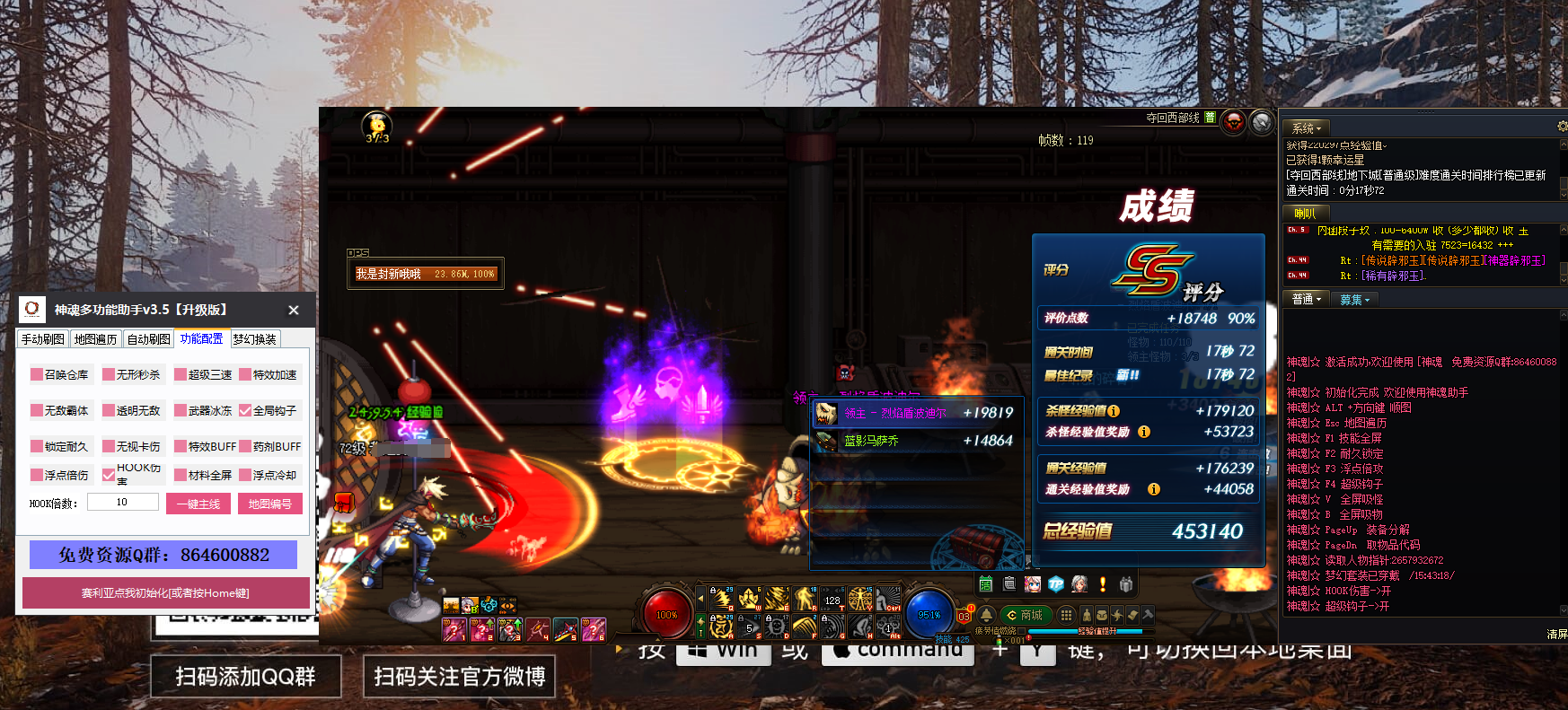This screenshot has width=1568, height=710.
Task: Use the skill on the Y hotkey
Action: tap(861, 598)
